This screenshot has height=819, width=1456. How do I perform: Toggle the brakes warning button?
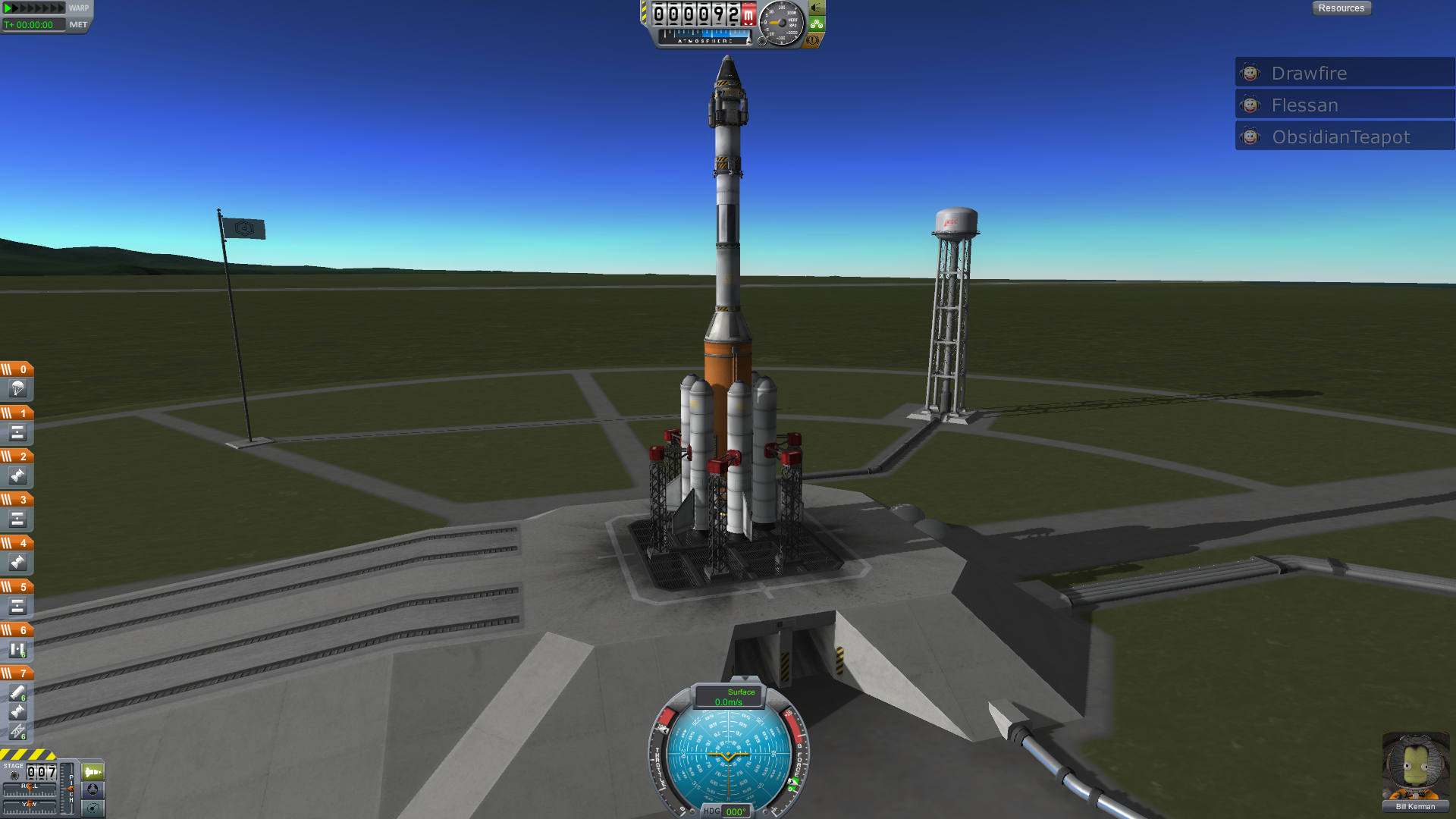(813, 40)
